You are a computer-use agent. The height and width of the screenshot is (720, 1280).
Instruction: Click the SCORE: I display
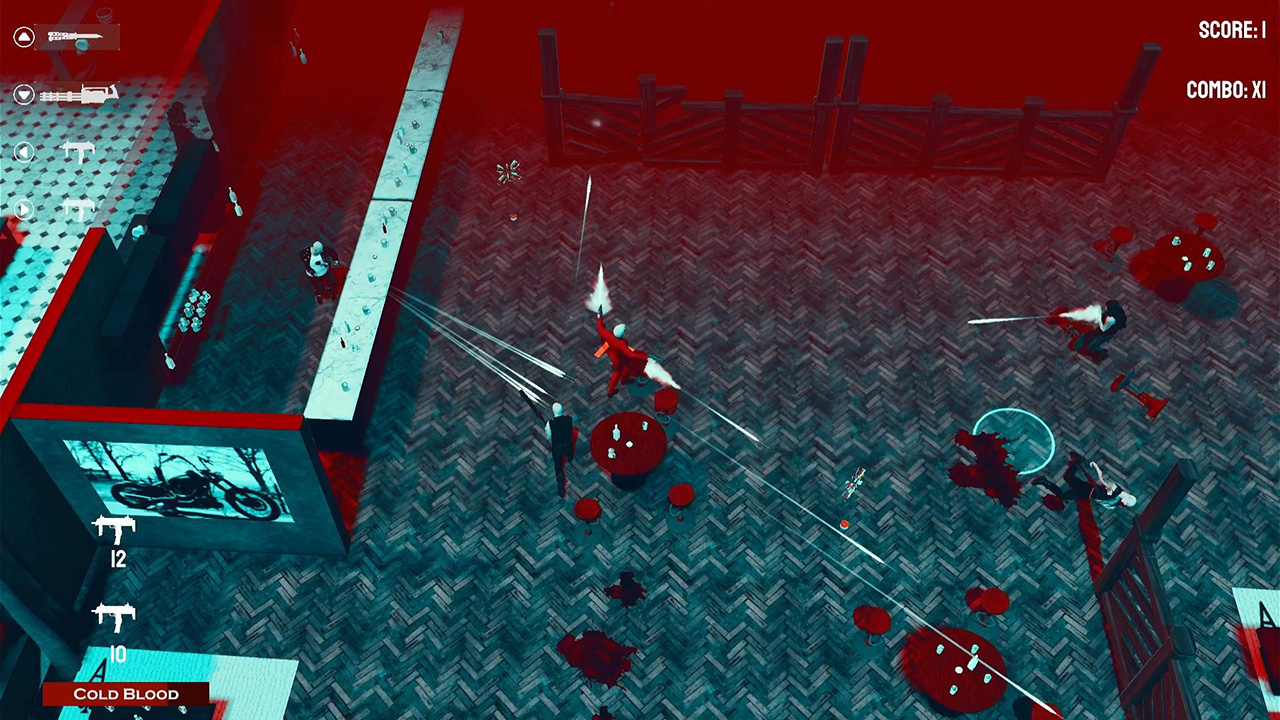(x=1232, y=31)
